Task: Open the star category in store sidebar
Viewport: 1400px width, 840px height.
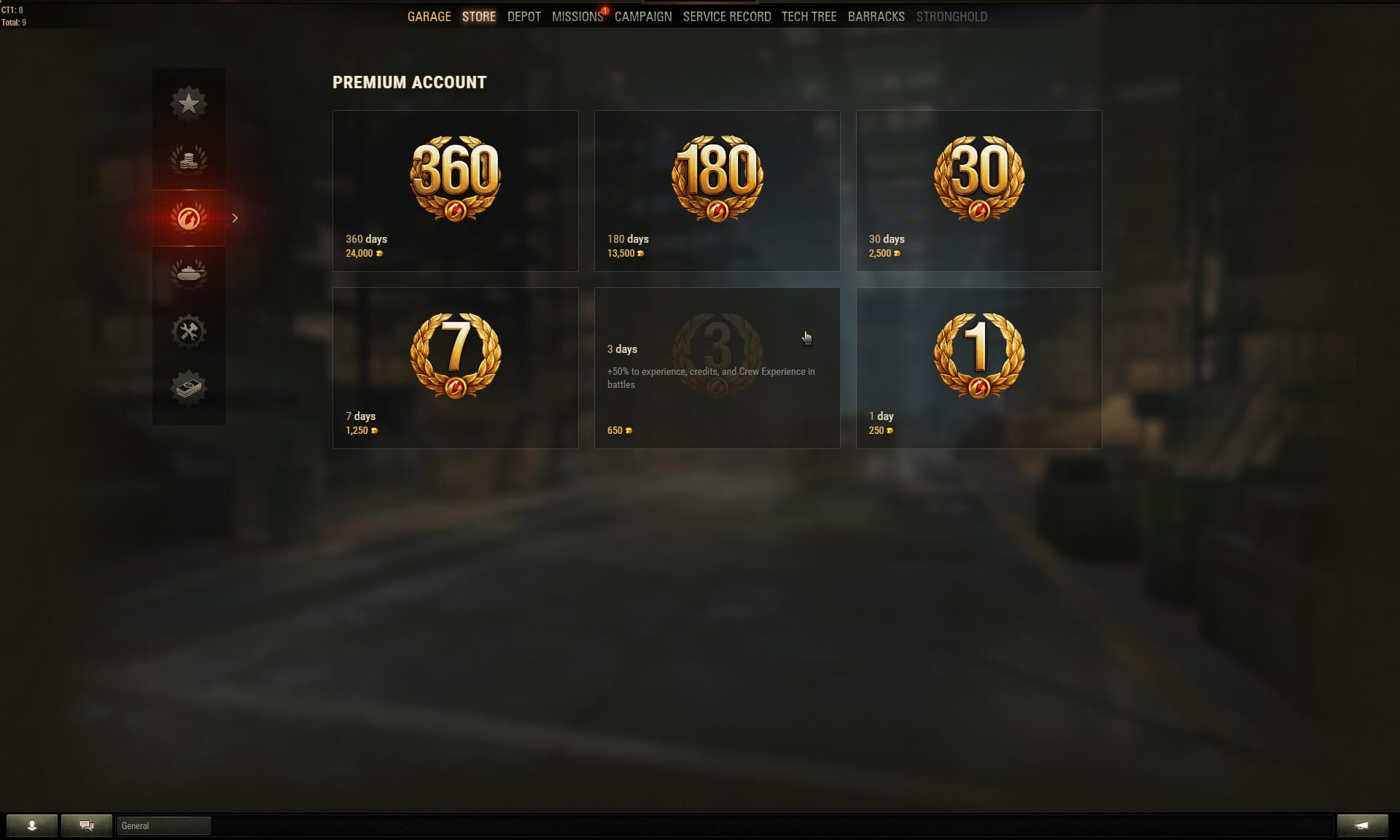Action: coord(189,104)
